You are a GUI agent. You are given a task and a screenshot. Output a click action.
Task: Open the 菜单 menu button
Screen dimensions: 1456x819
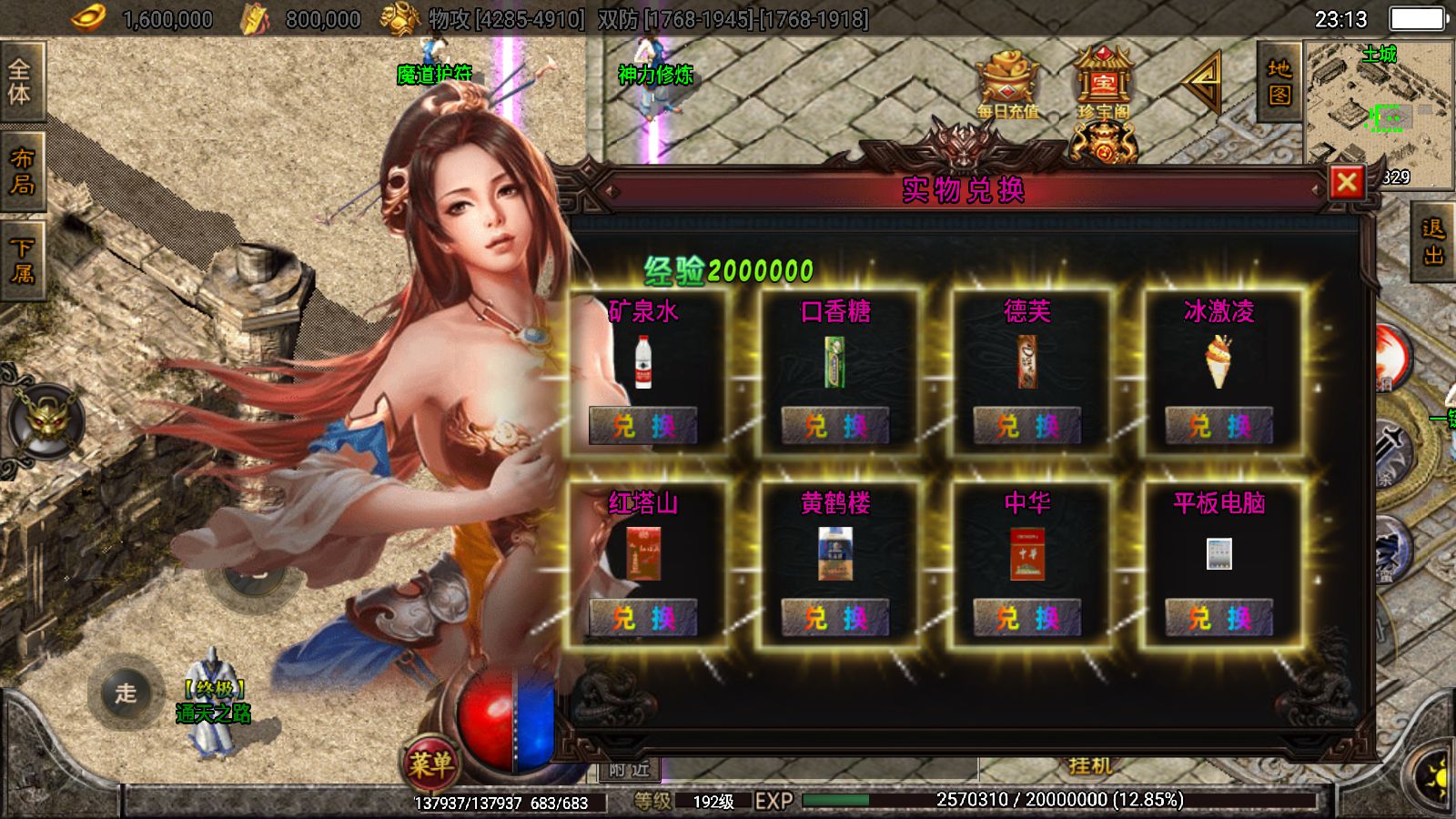[x=430, y=764]
